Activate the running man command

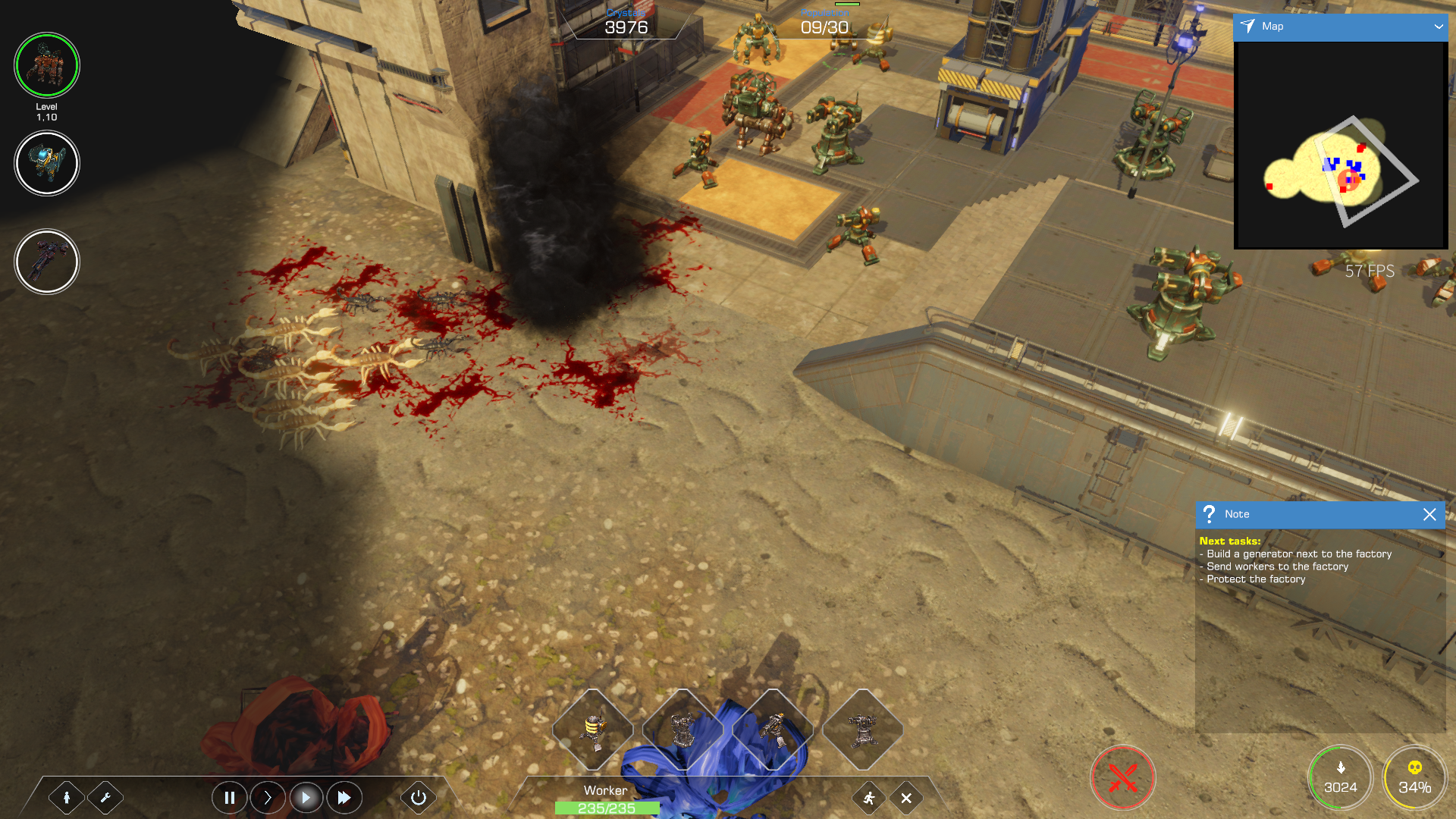[x=869, y=798]
